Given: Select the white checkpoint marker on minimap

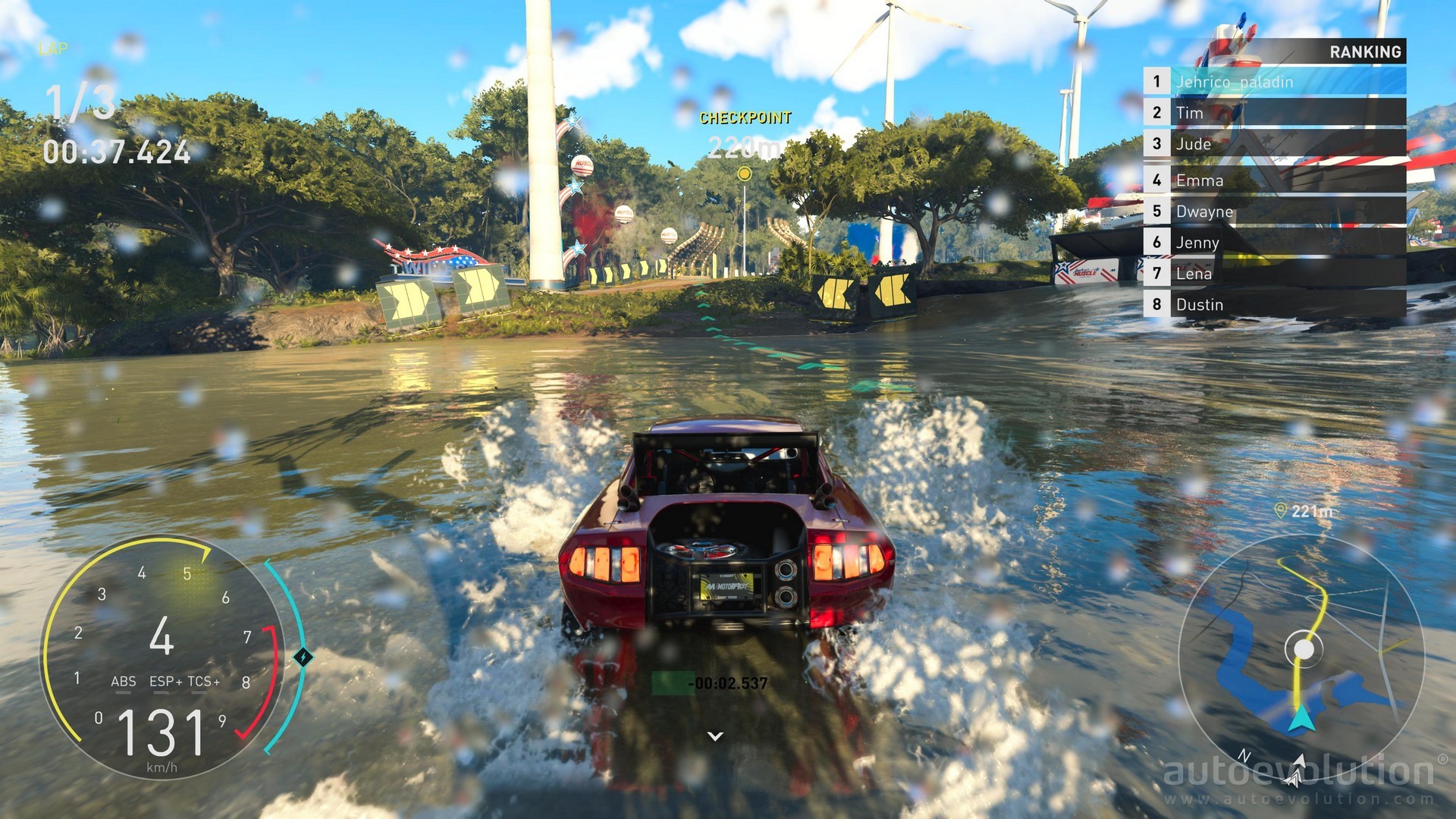Looking at the screenshot, I should click(x=1304, y=649).
